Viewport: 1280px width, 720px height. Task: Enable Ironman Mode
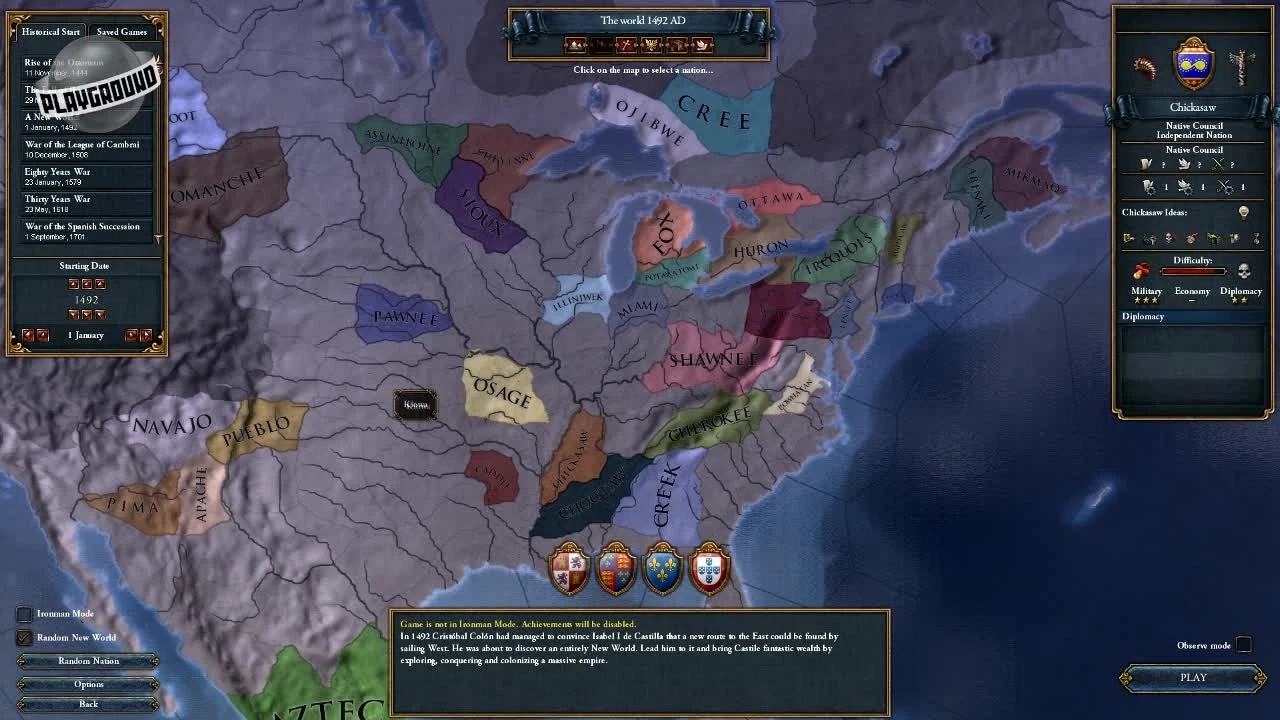[x=24, y=614]
